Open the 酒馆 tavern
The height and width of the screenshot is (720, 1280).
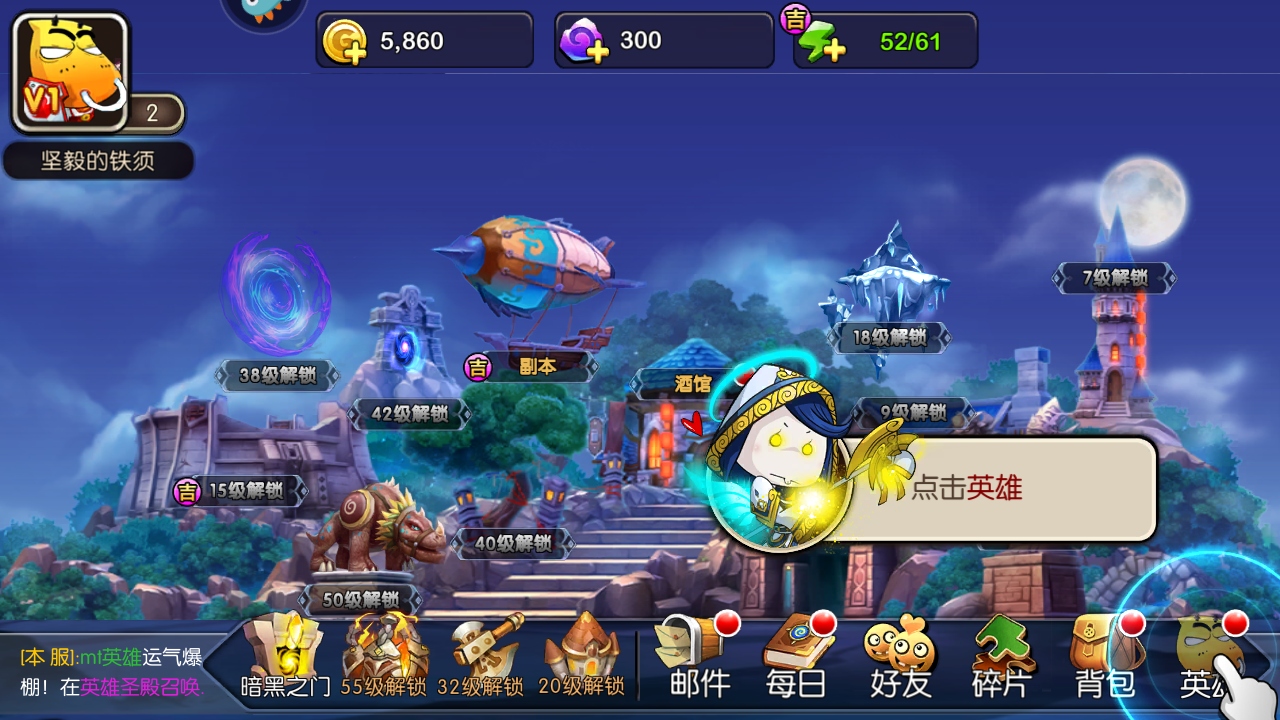(692, 382)
